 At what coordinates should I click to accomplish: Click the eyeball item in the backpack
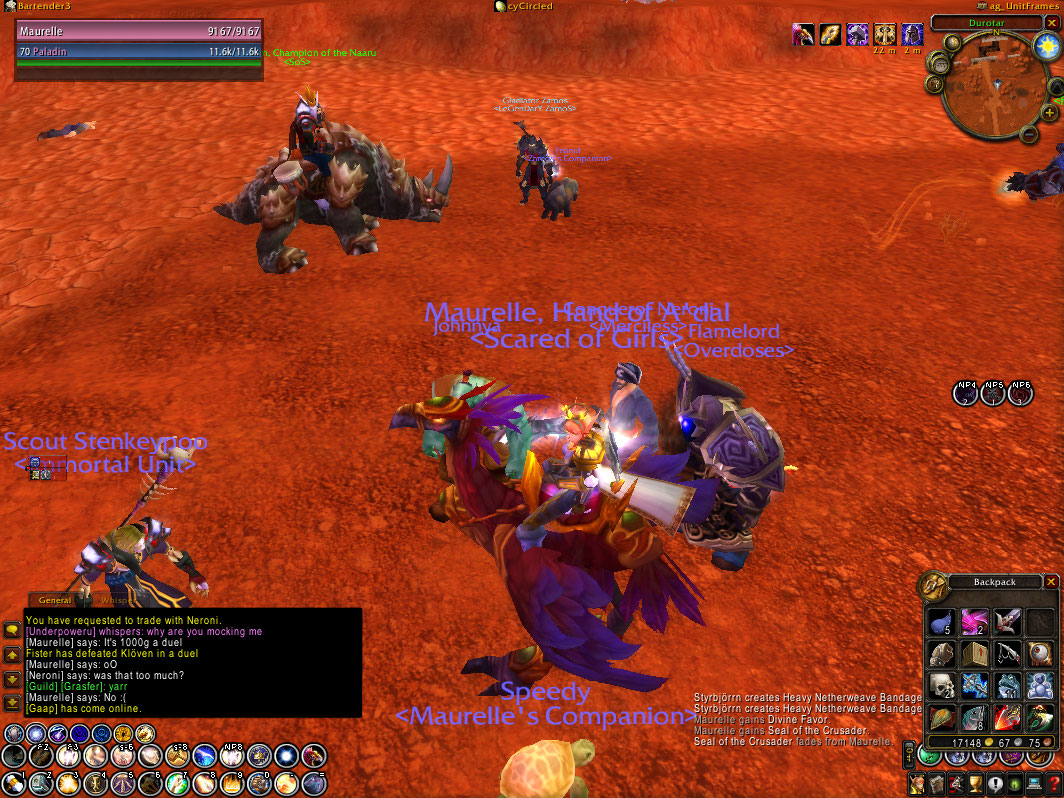pyautogui.click(x=1040, y=654)
